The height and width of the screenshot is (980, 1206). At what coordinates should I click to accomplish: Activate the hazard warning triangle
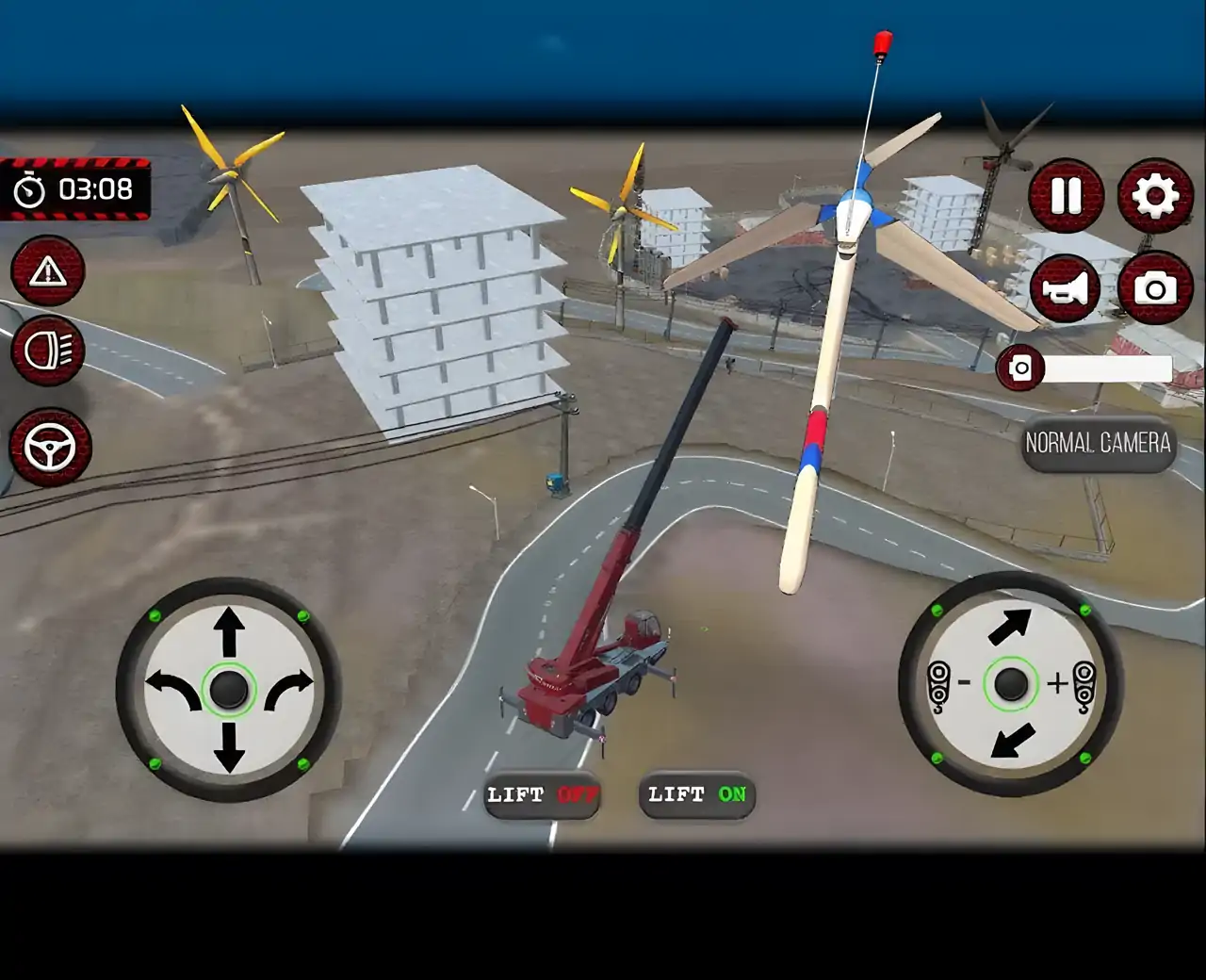[x=47, y=272]
